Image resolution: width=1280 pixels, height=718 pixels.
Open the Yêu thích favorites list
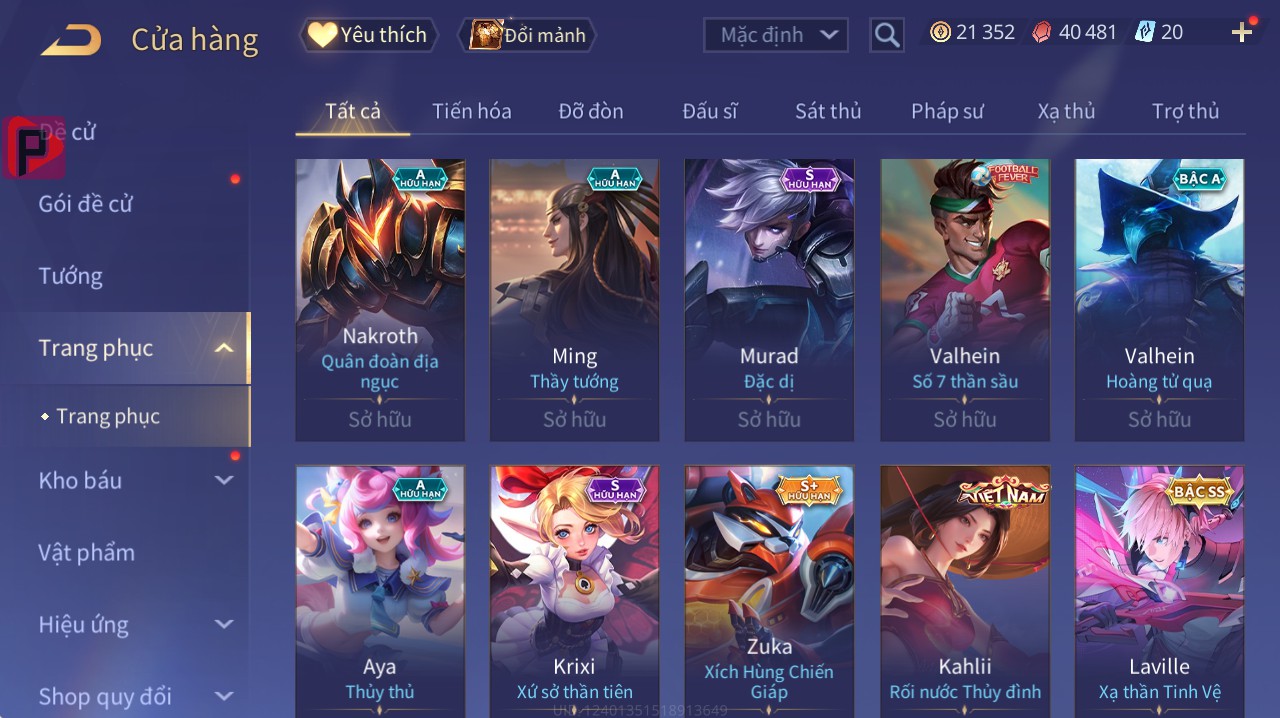[x=368, y=35]
